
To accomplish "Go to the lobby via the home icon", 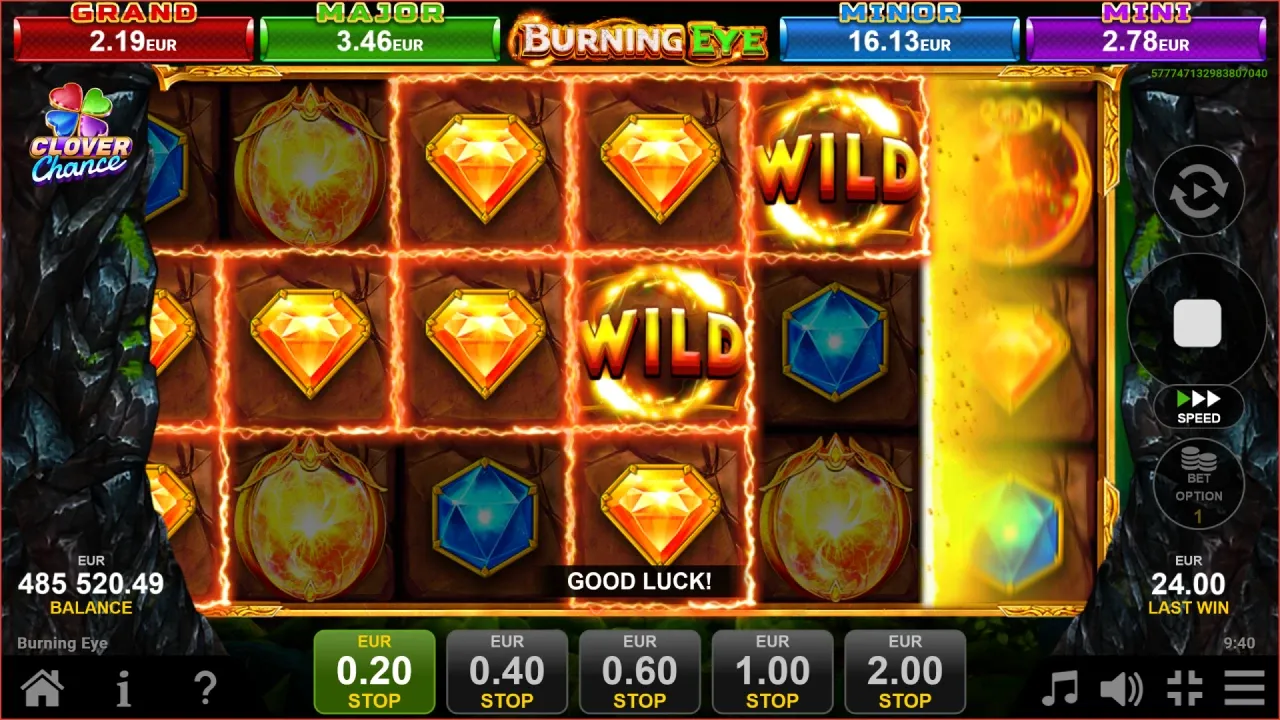I will 42,688.
